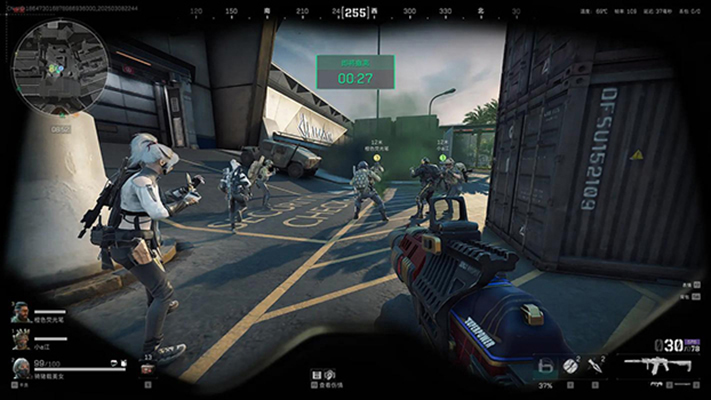This screenshot has width=711, height=400.
Task: Activate the operator skill icon showing 37%
Action: pos(545,368)
